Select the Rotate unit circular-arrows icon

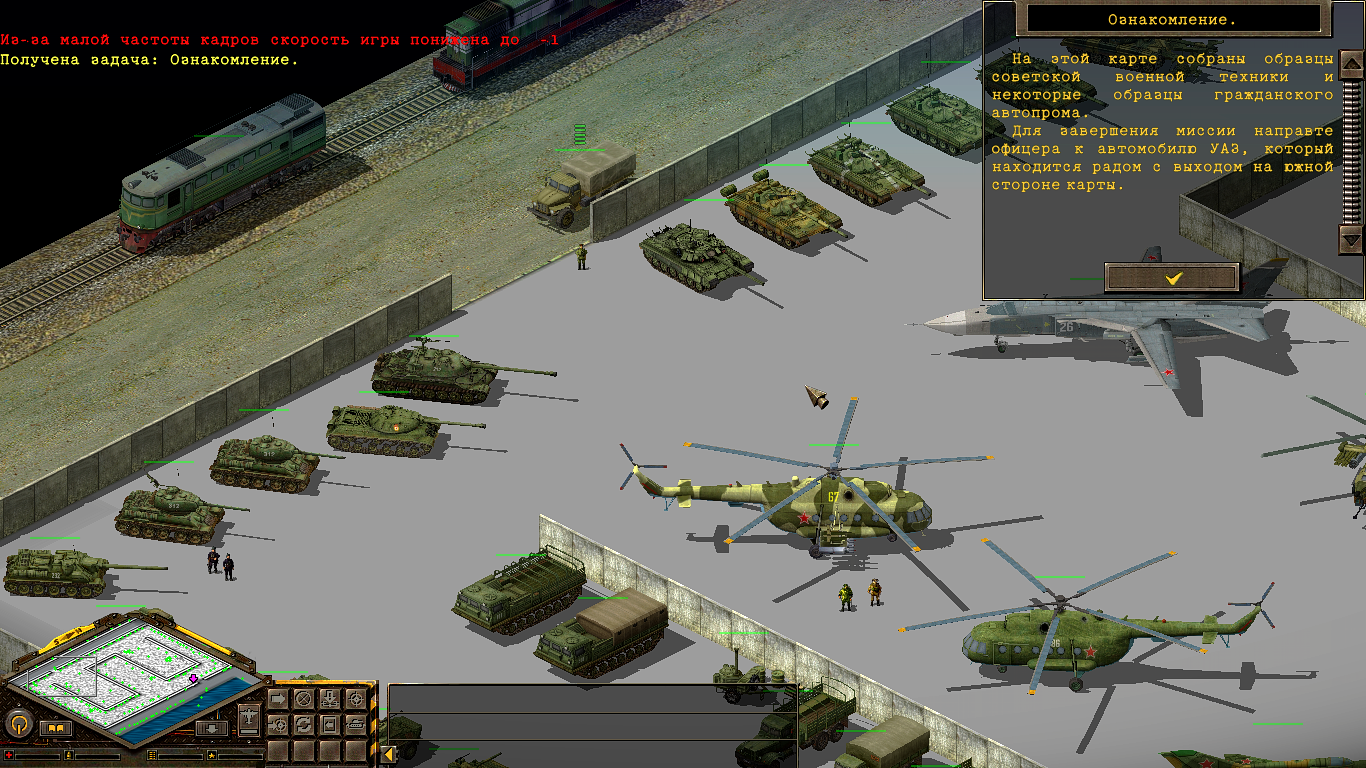[303, 725]
